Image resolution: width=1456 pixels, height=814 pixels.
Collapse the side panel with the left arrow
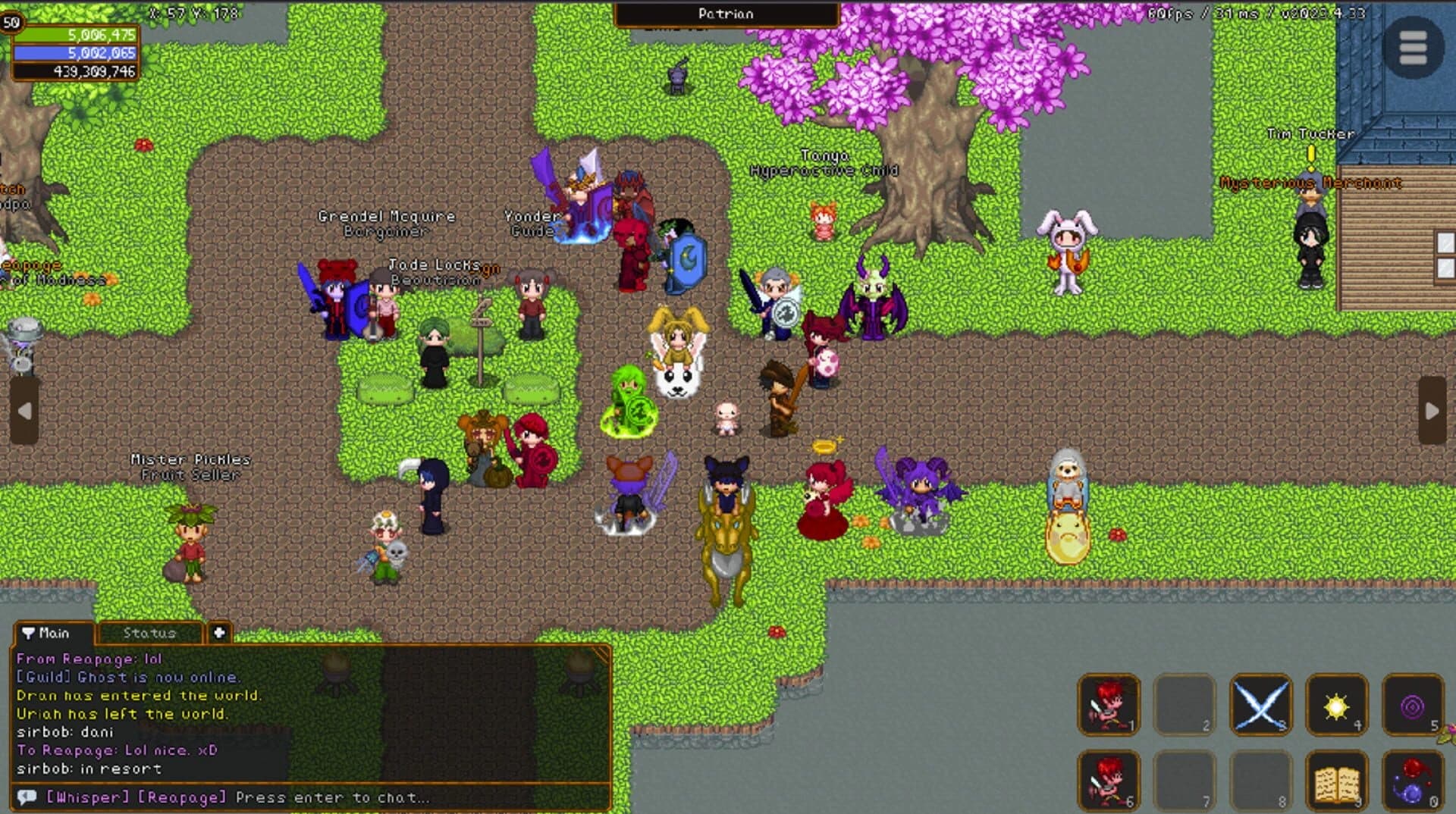click(x=27, y=409)
